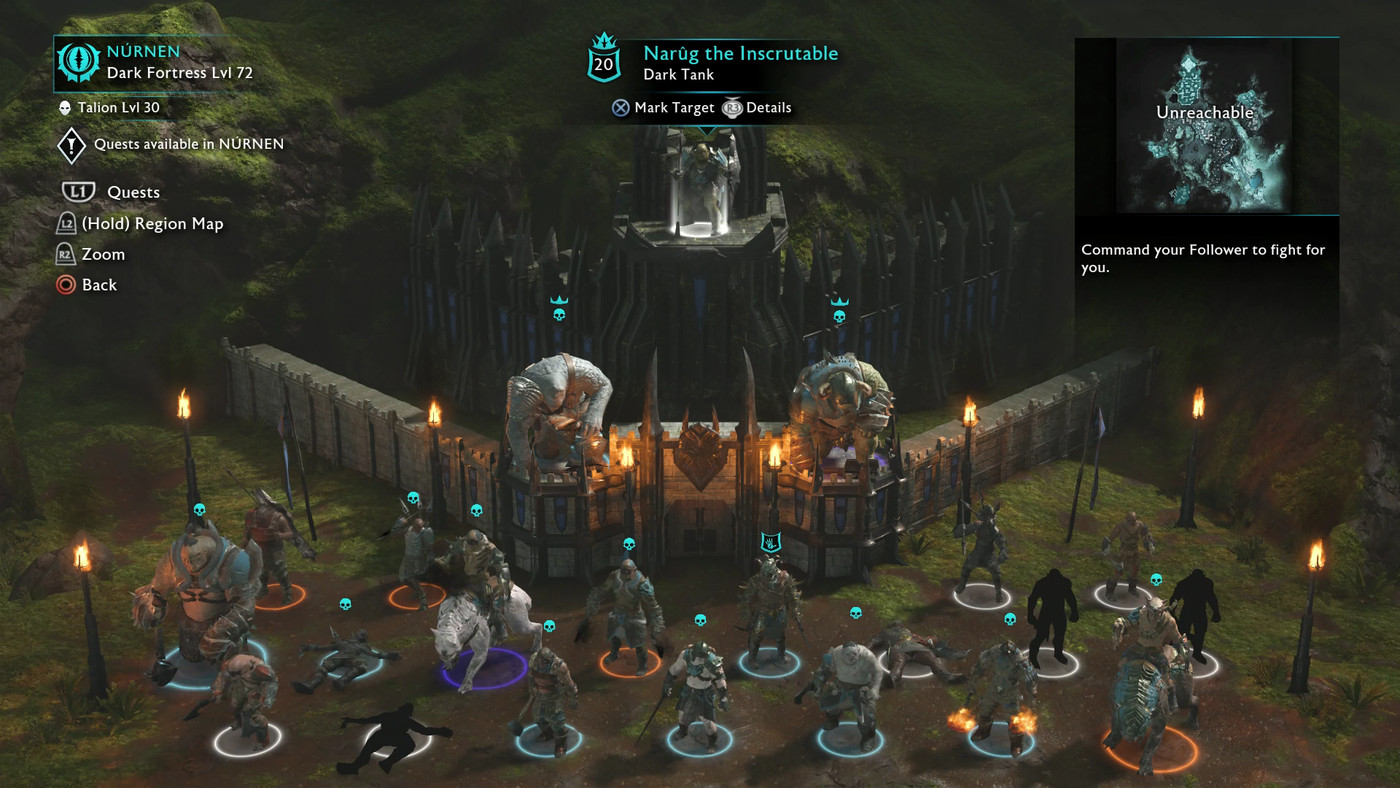Select the NÚRNEN region emblem icon
1400x788 pixels.
tap(77, 62)
